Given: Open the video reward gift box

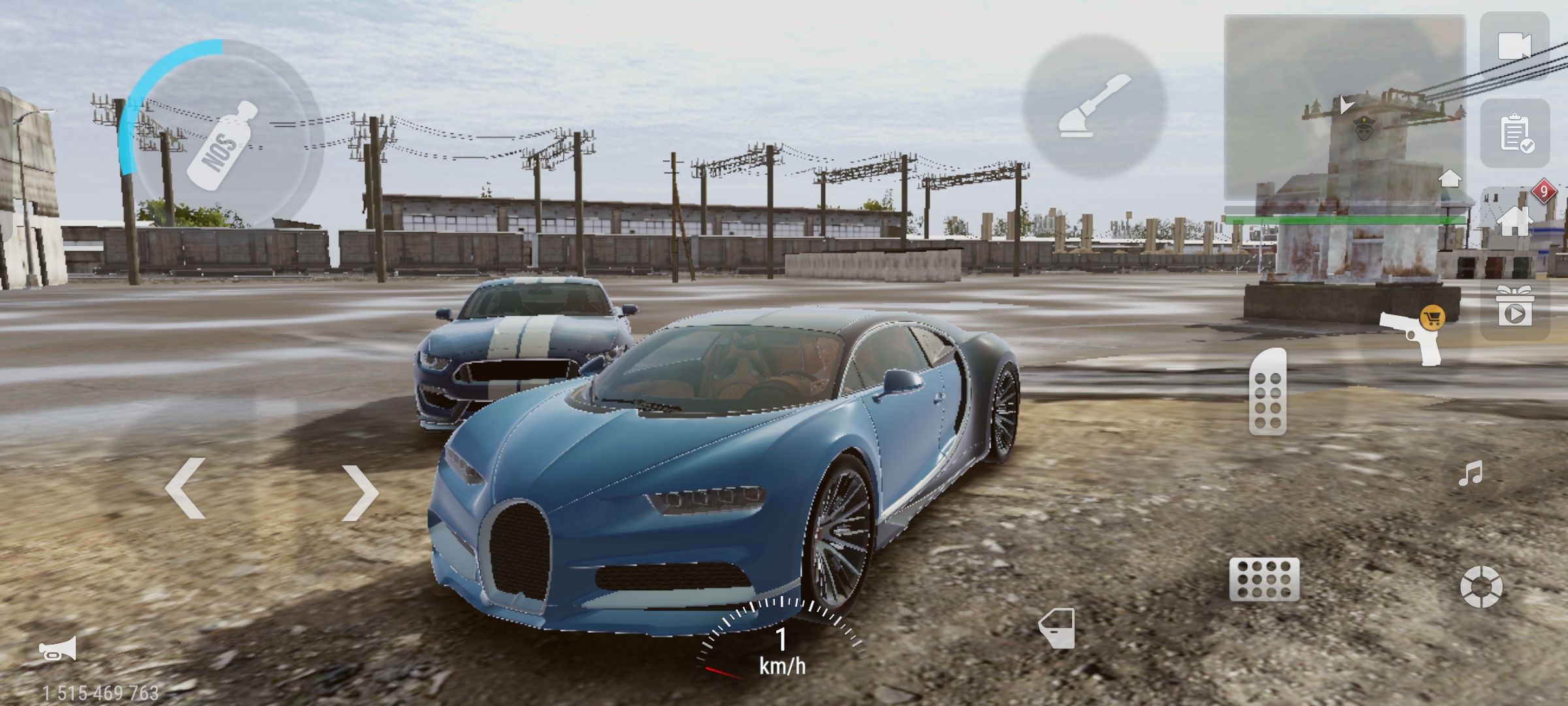Looking at the screenshot, I should tap(1514, 305).
